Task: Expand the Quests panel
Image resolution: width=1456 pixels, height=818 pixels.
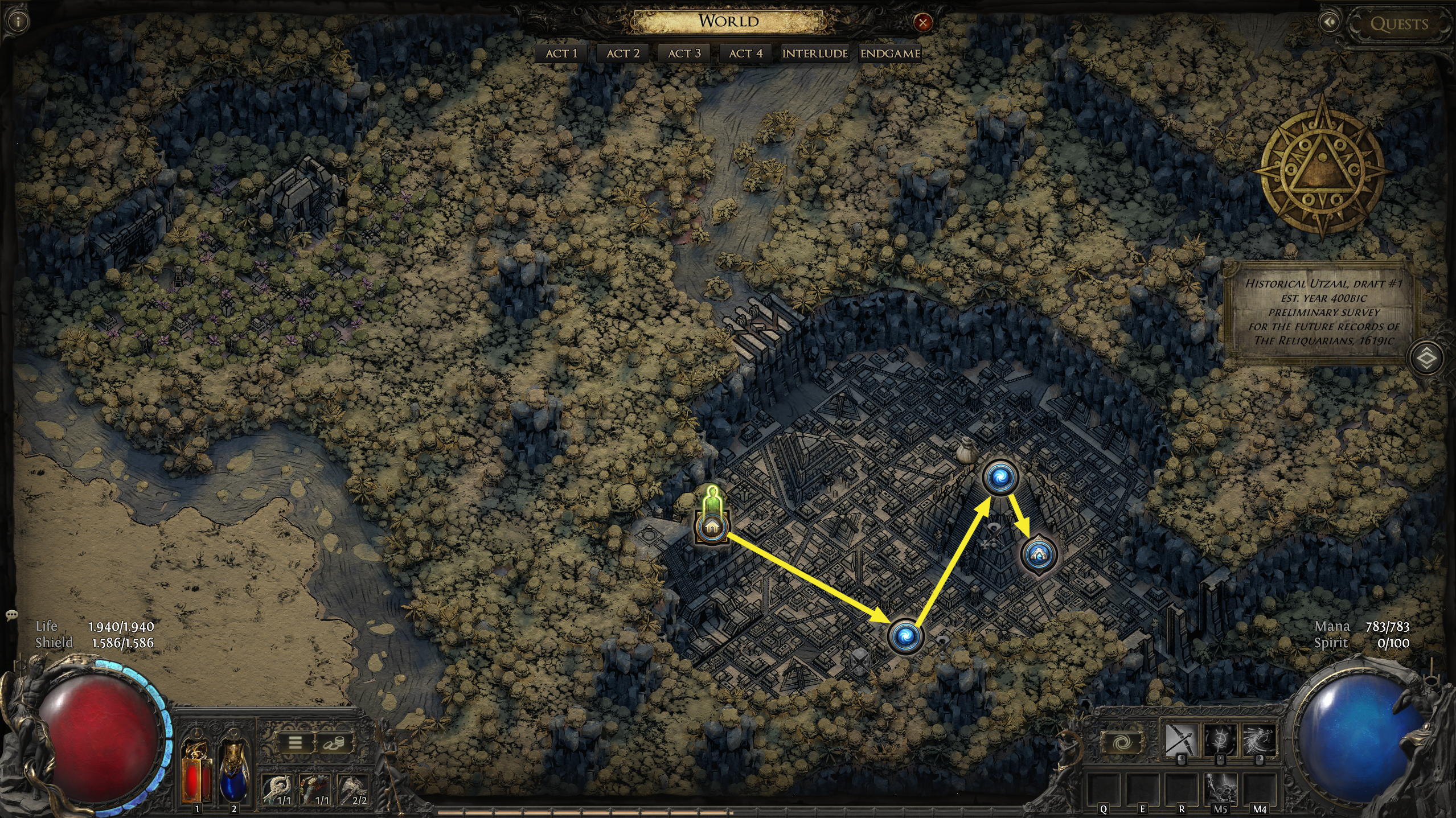Action: pyautogui.click(x=1398, y=24)
